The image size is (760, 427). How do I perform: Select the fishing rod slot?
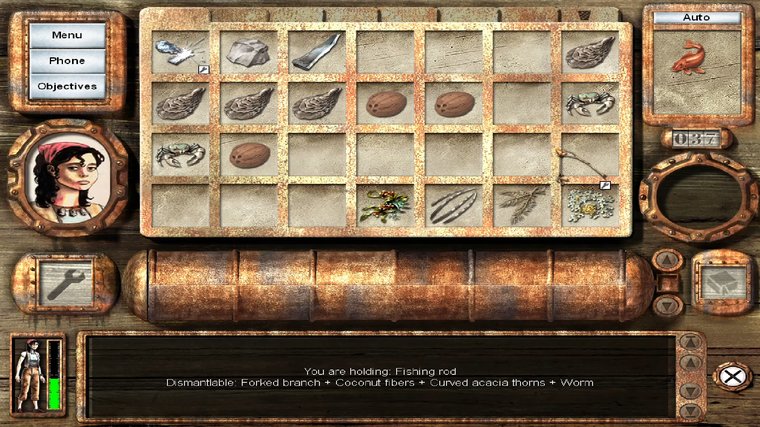(x=588, y=156)
